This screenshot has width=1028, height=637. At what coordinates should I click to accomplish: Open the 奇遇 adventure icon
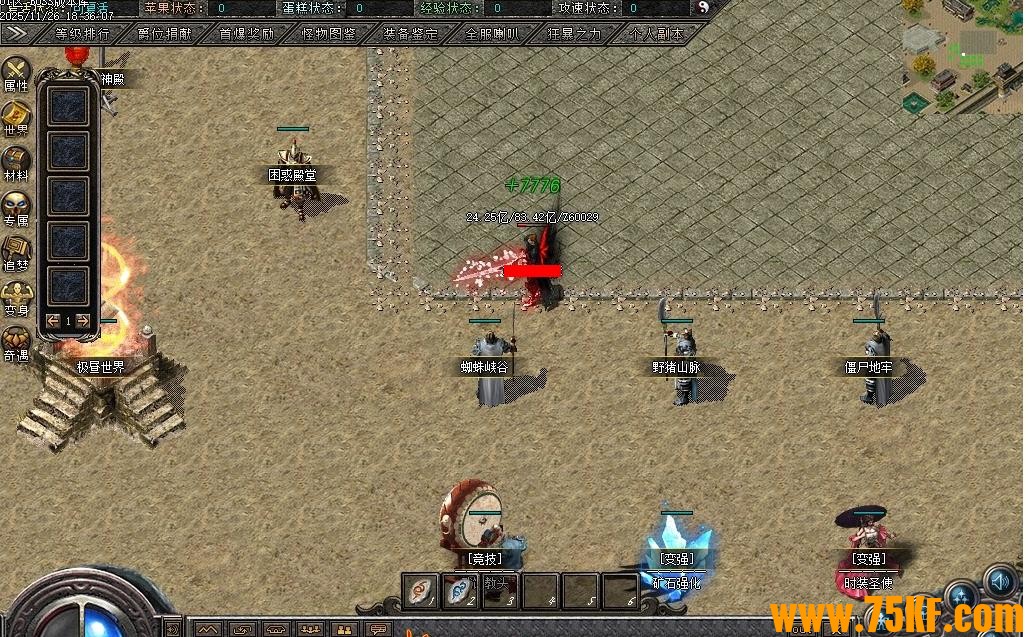[x=16, y=341]
